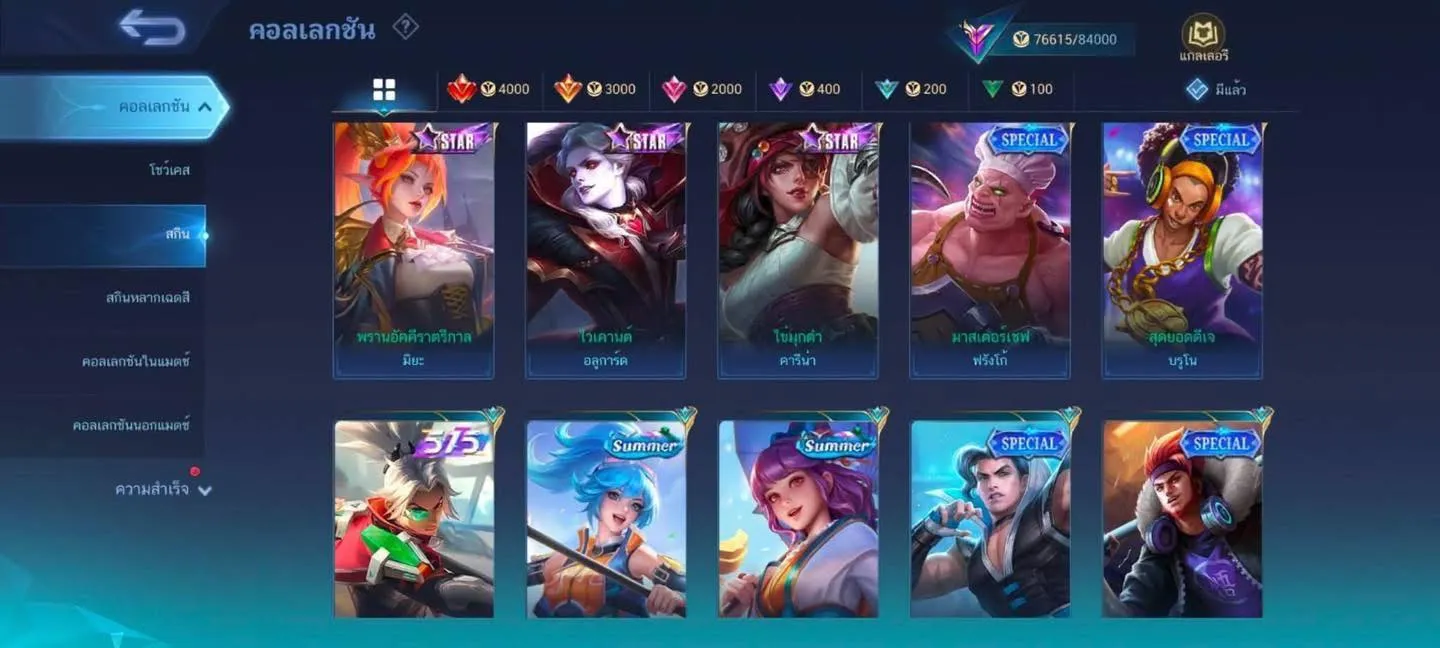Viewport: 1440px width, 648px height.
Task: Expand the ความสำเร็จ achievements section
Action: [x=163, y=490]
